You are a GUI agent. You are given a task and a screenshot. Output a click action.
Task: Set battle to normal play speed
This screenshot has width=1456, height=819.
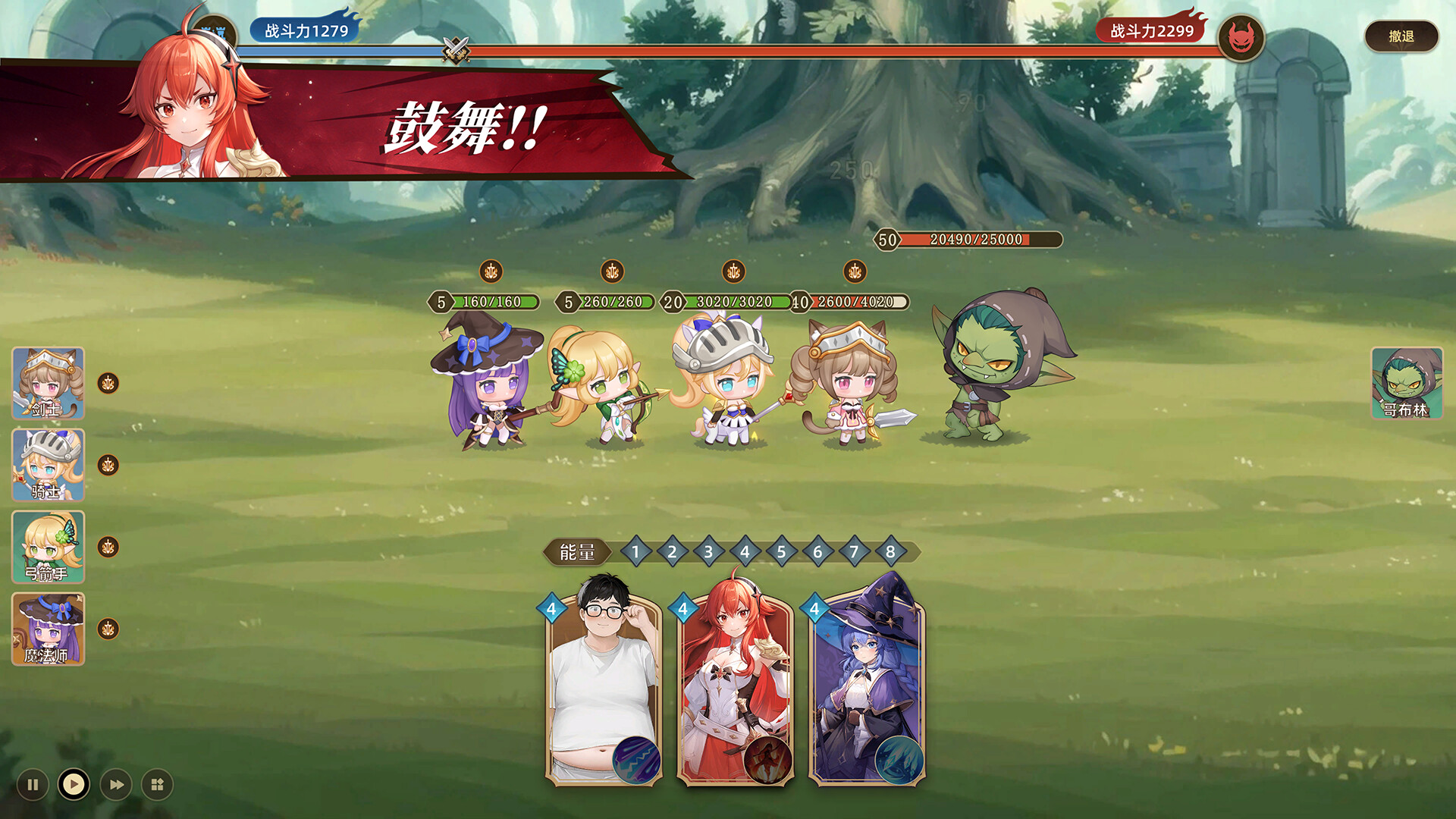tap(74, 784)
